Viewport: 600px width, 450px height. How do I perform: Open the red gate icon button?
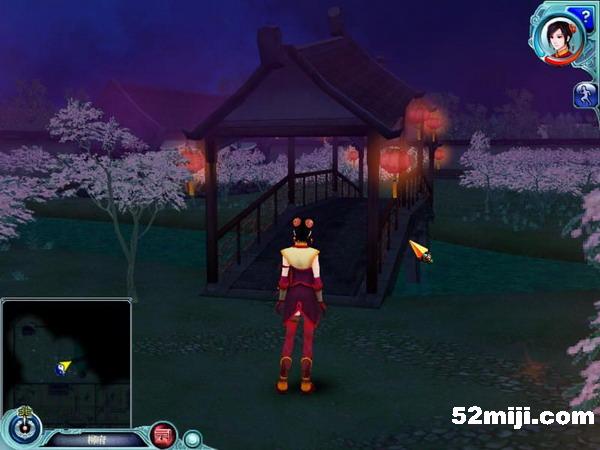163,436
